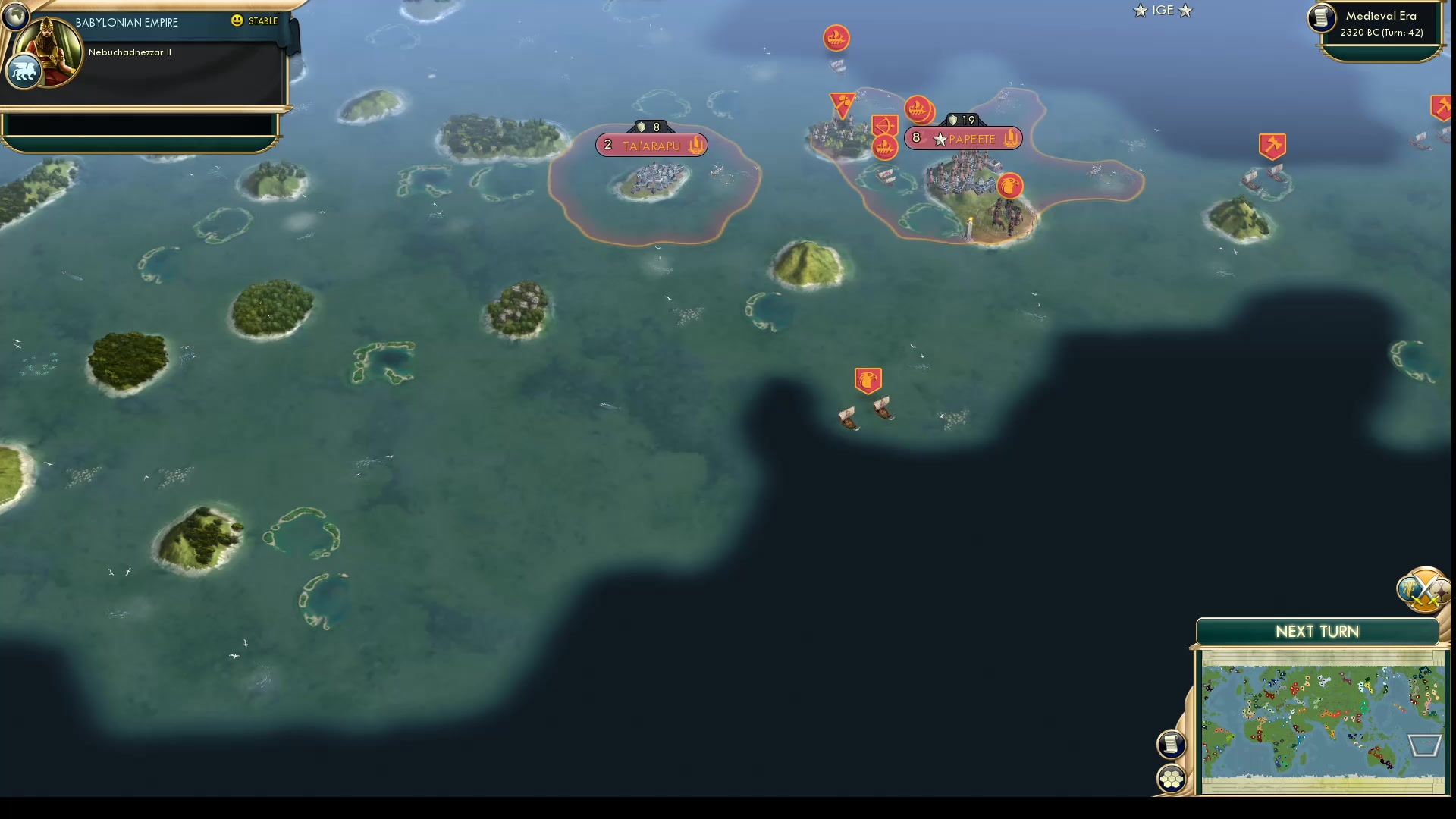Click the viewport trapezoid on the minimap

coord(1424,745)
